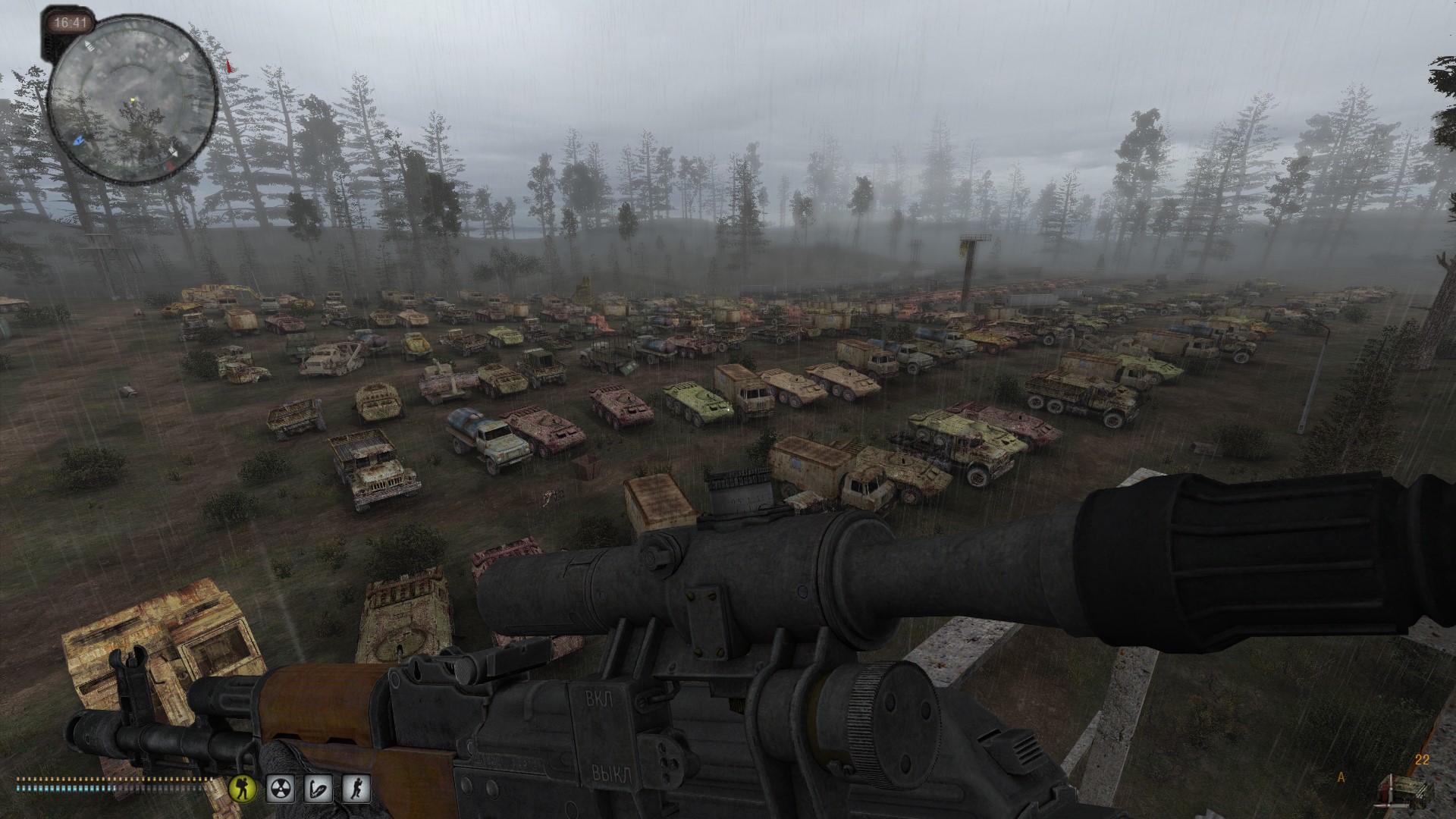This screenshot has width=1456, height=819.
Task: Select the running figure booster icon
Action: tap(356, 789)
